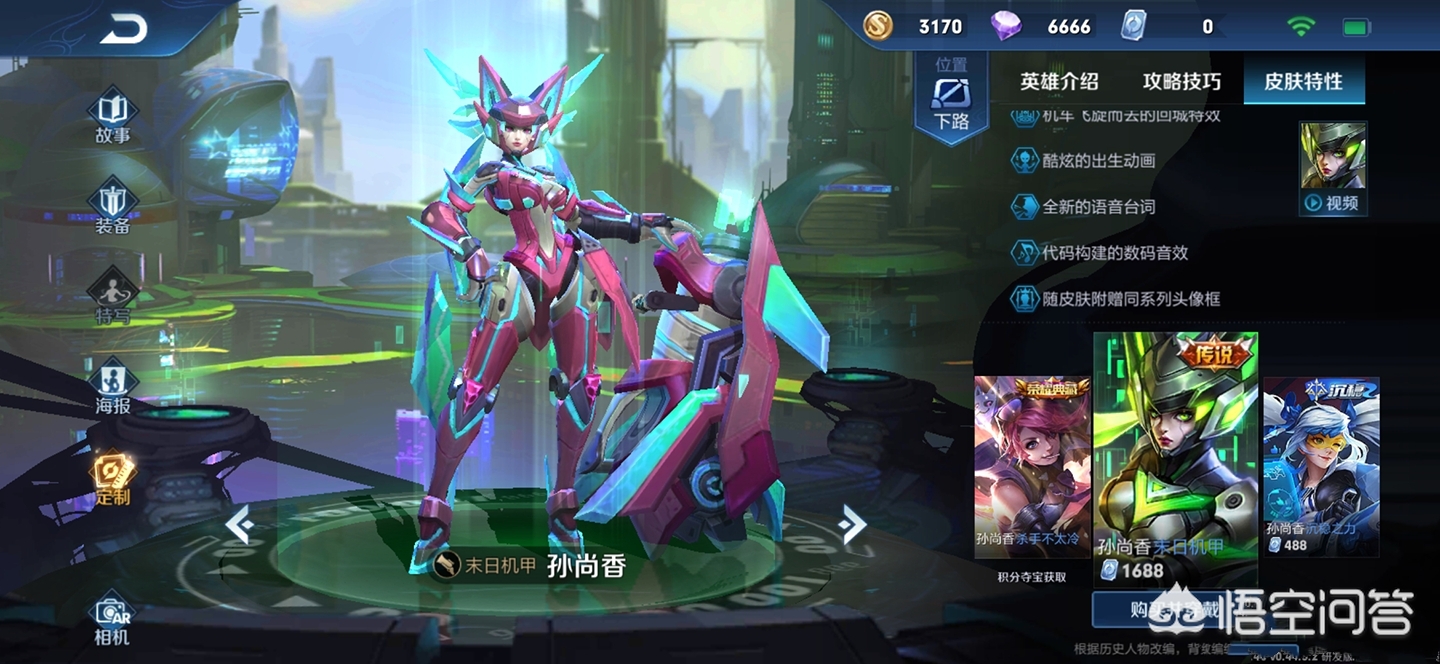
Task: Click the gold coin currency icon
Action: click(878, 26)
